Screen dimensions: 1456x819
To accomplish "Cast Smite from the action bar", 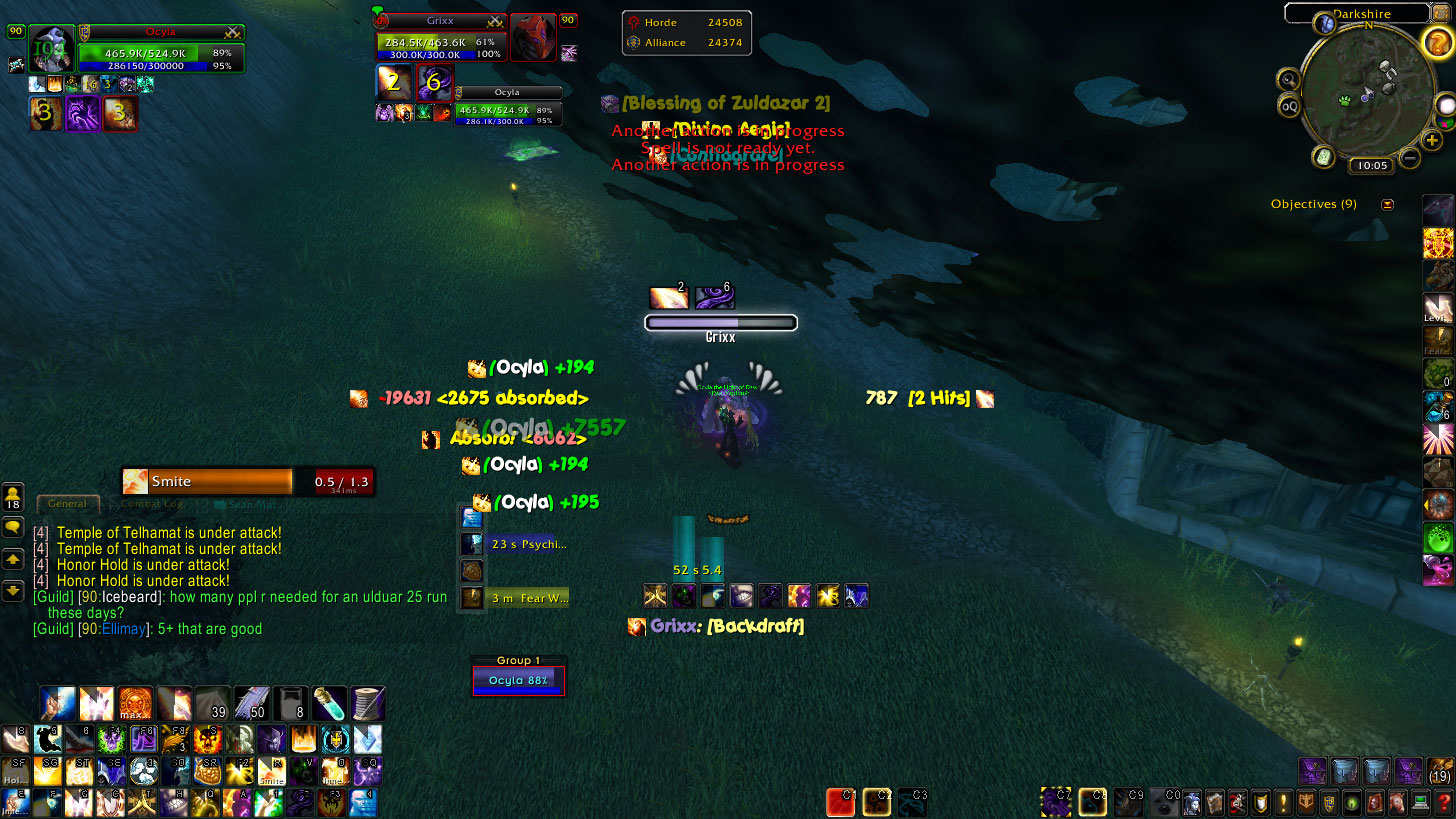I will 271,770.
